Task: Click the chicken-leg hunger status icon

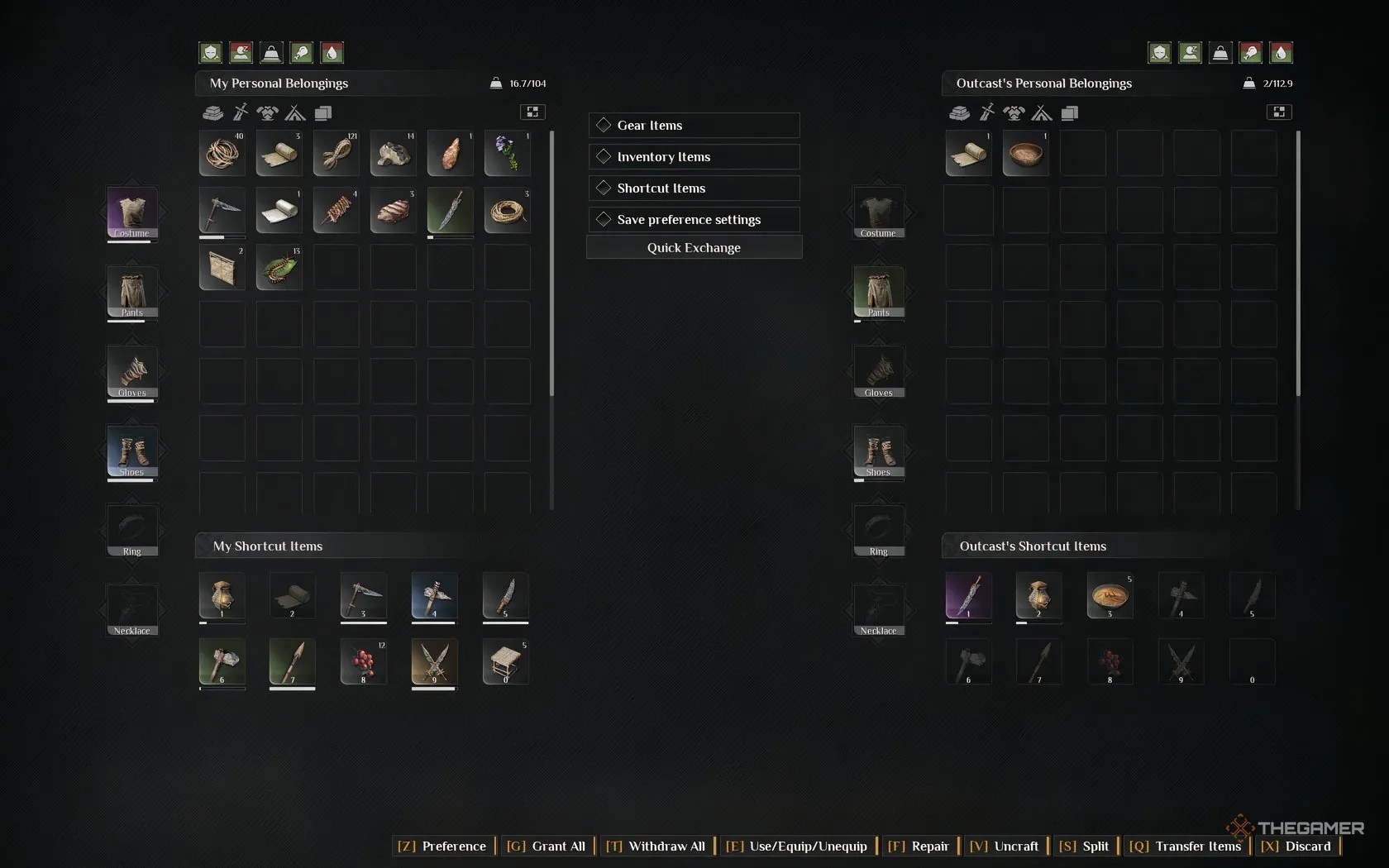Action: pos(302,52)
